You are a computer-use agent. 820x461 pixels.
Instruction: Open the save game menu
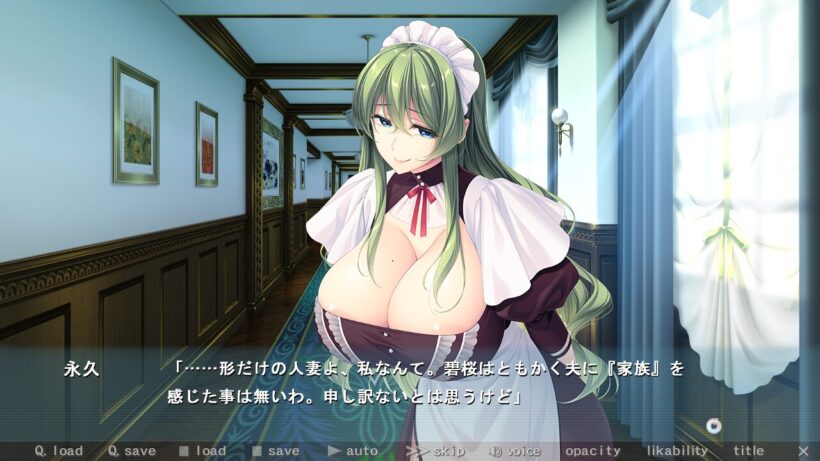276,451
